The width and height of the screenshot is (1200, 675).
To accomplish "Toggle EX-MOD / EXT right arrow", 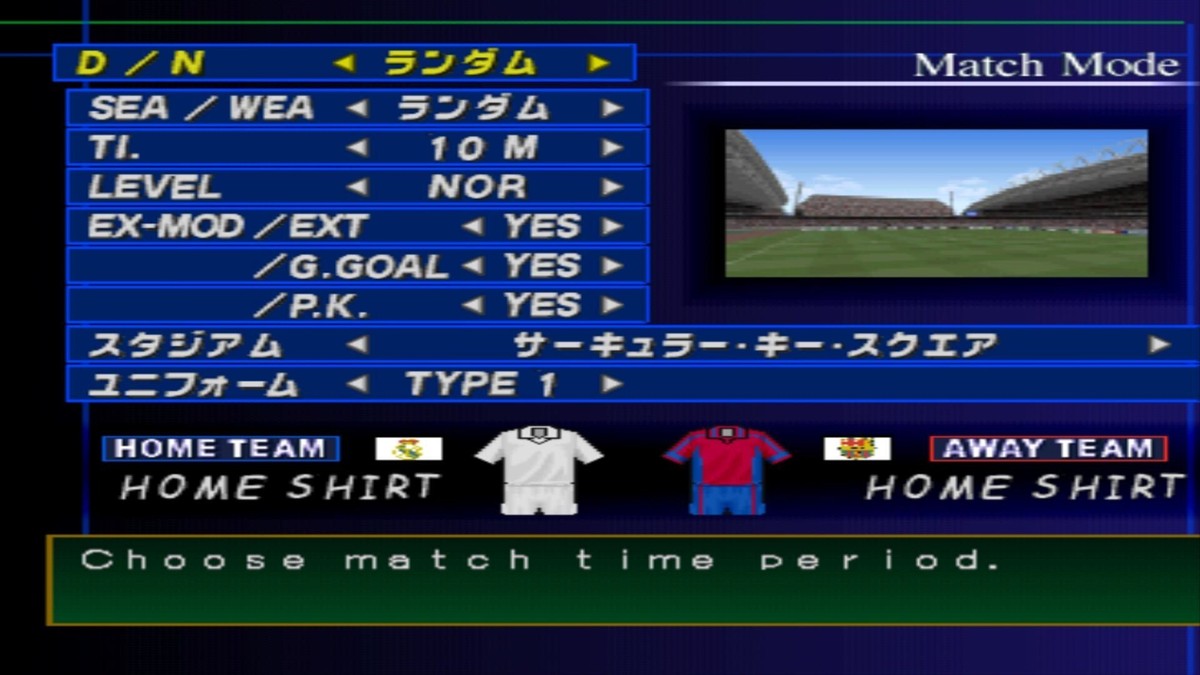I will click(x=612, y=227).
